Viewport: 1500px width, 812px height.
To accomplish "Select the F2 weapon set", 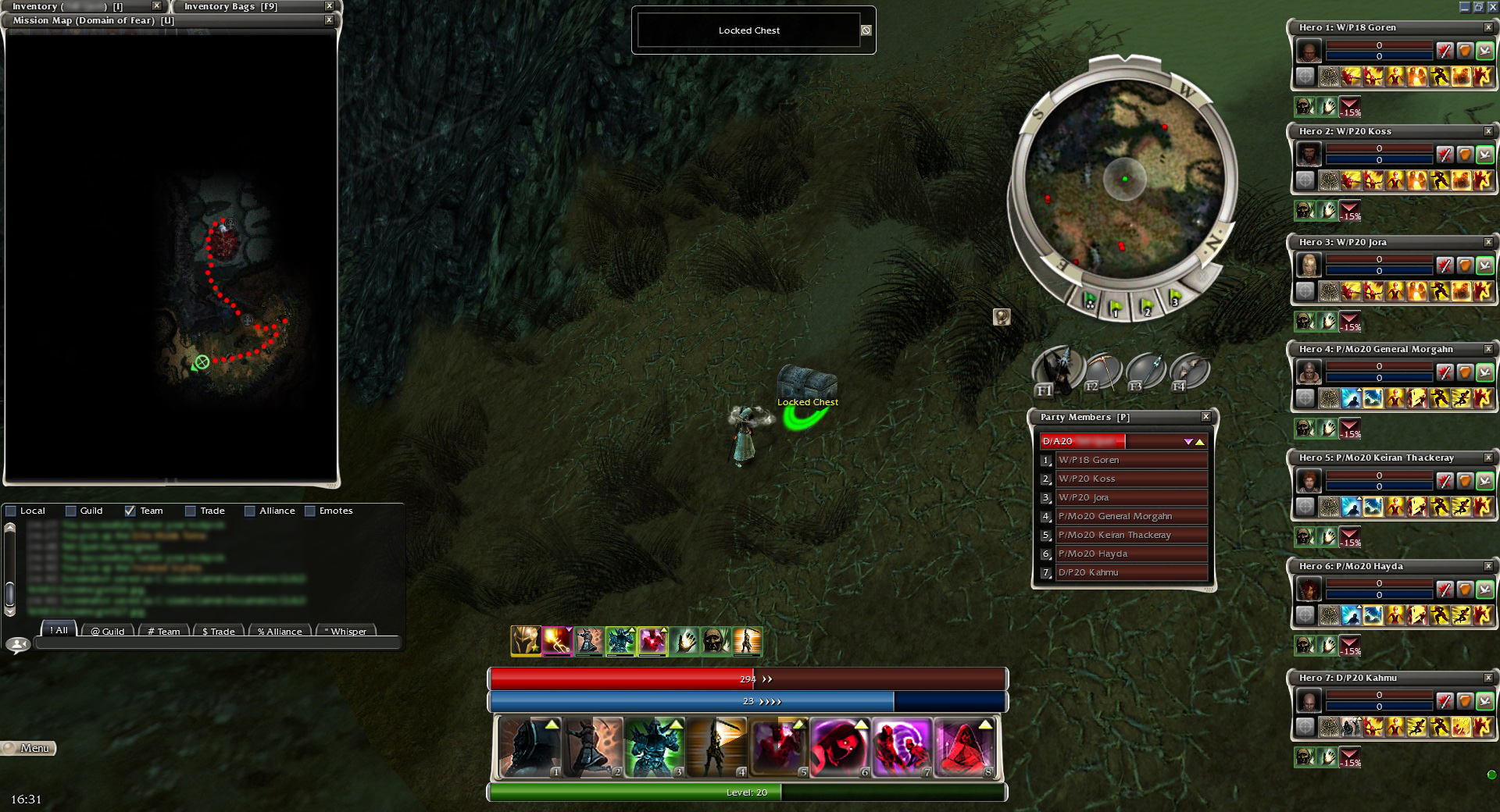I will pyautogui.click(x=1102, y=372).
